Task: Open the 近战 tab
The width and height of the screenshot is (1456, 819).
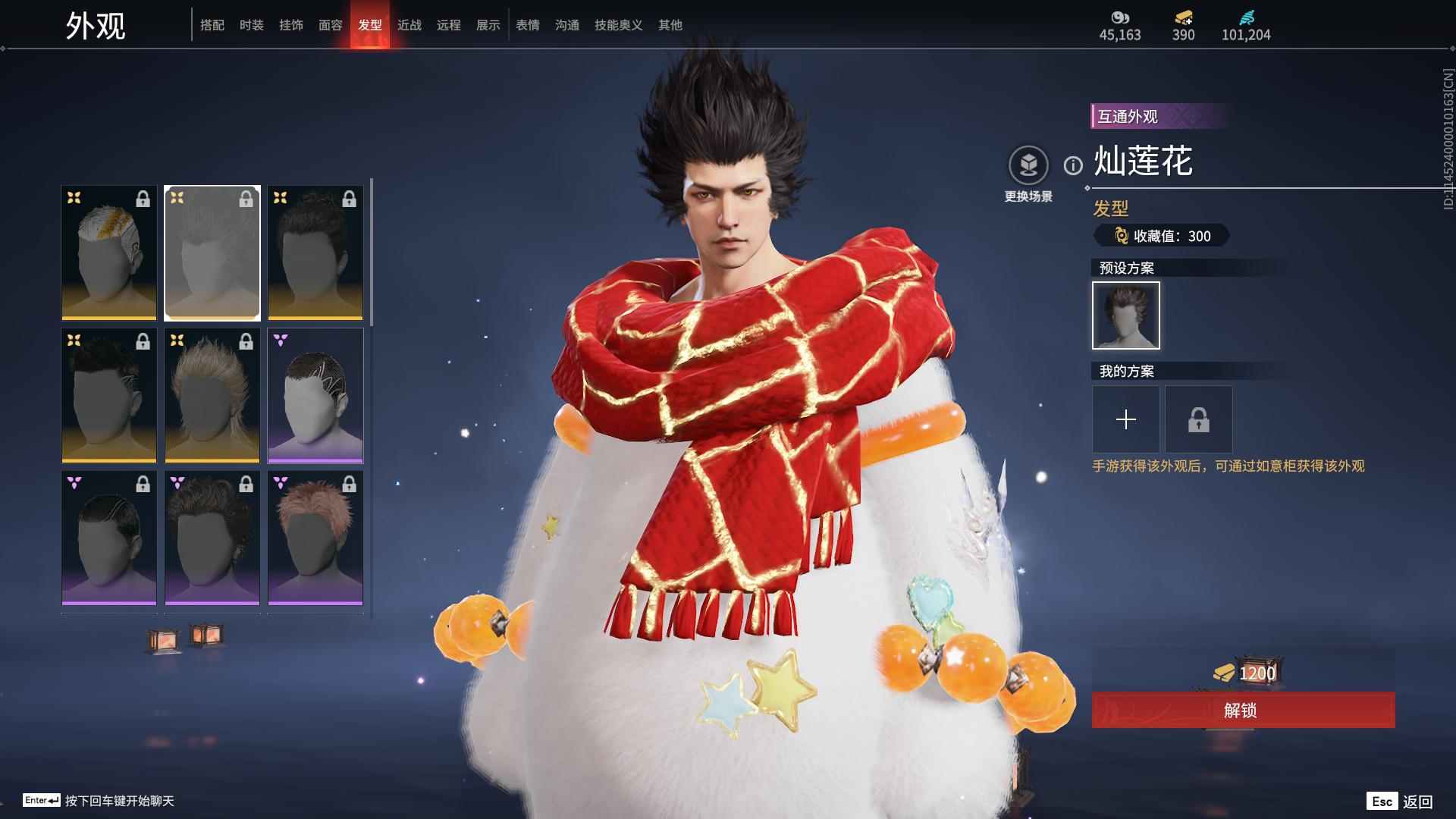Action: pos(409,25)
